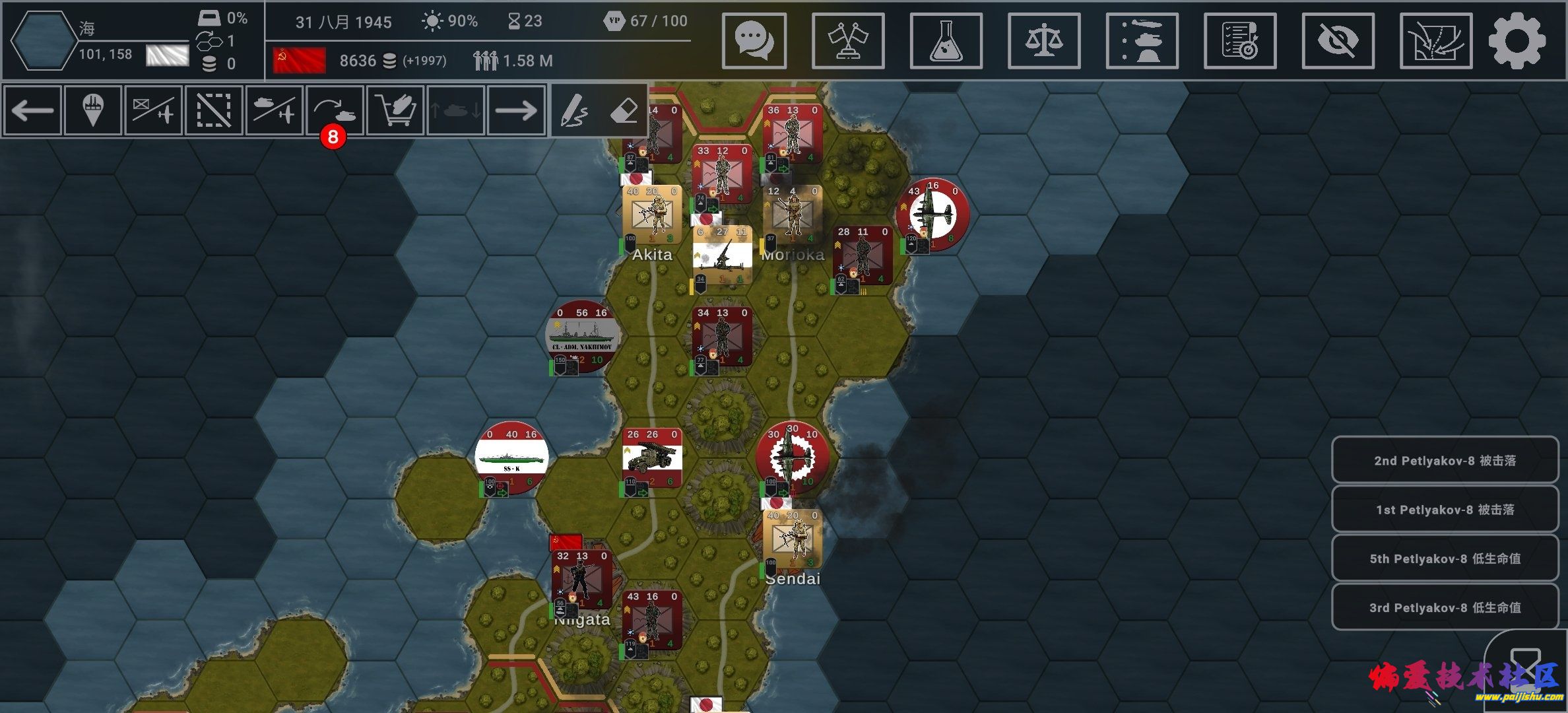1568x713 pixels.
Task: Activate the pencil drawing tool
Action: [x=574, y=110]
